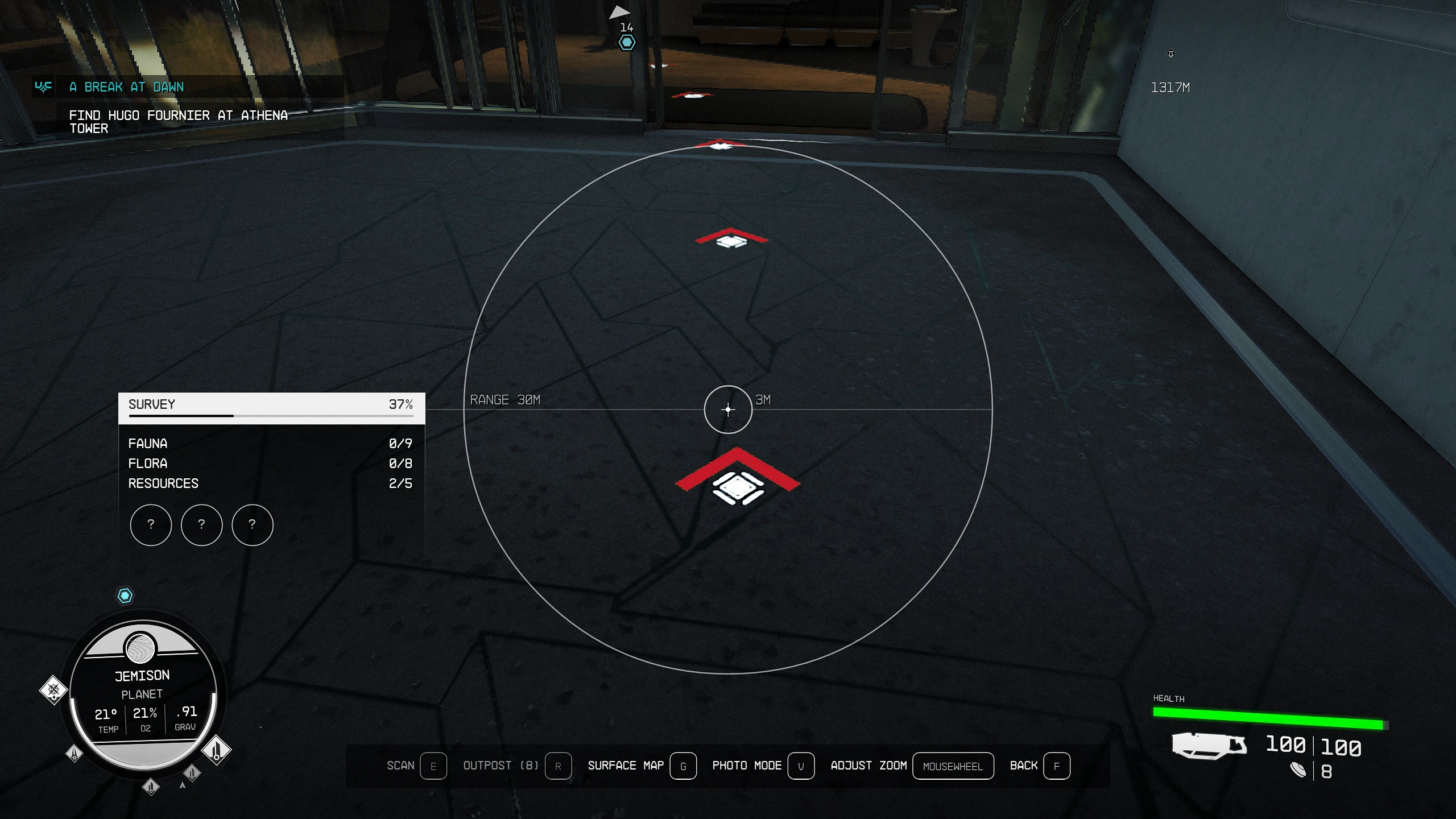Select the A Break at Dawn quest tracker
This screenshot has width=1456, height=819.
coord(127,87)
